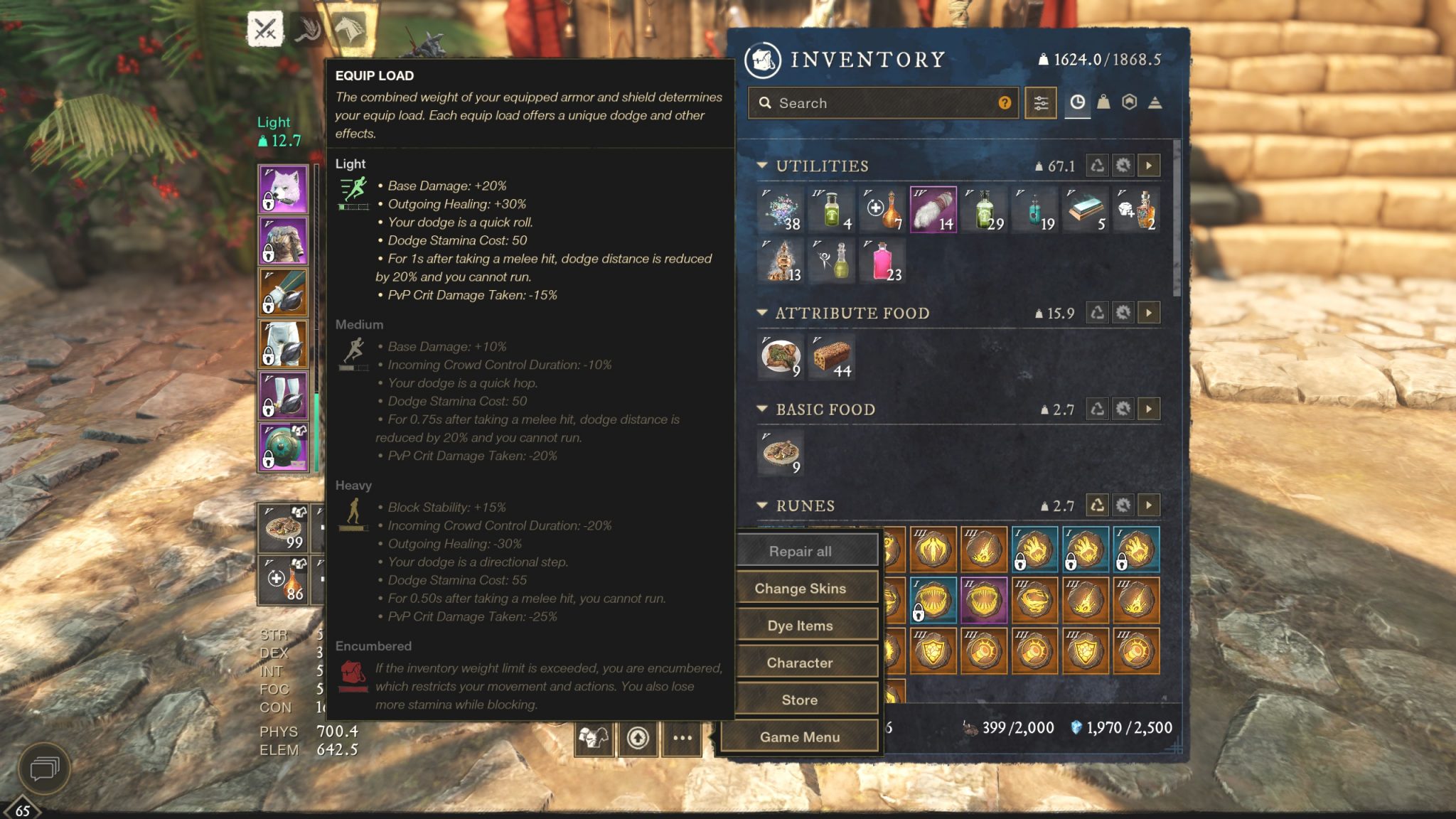
Task: Open the inventory filter settings icon
Action: pos(1040,103)
